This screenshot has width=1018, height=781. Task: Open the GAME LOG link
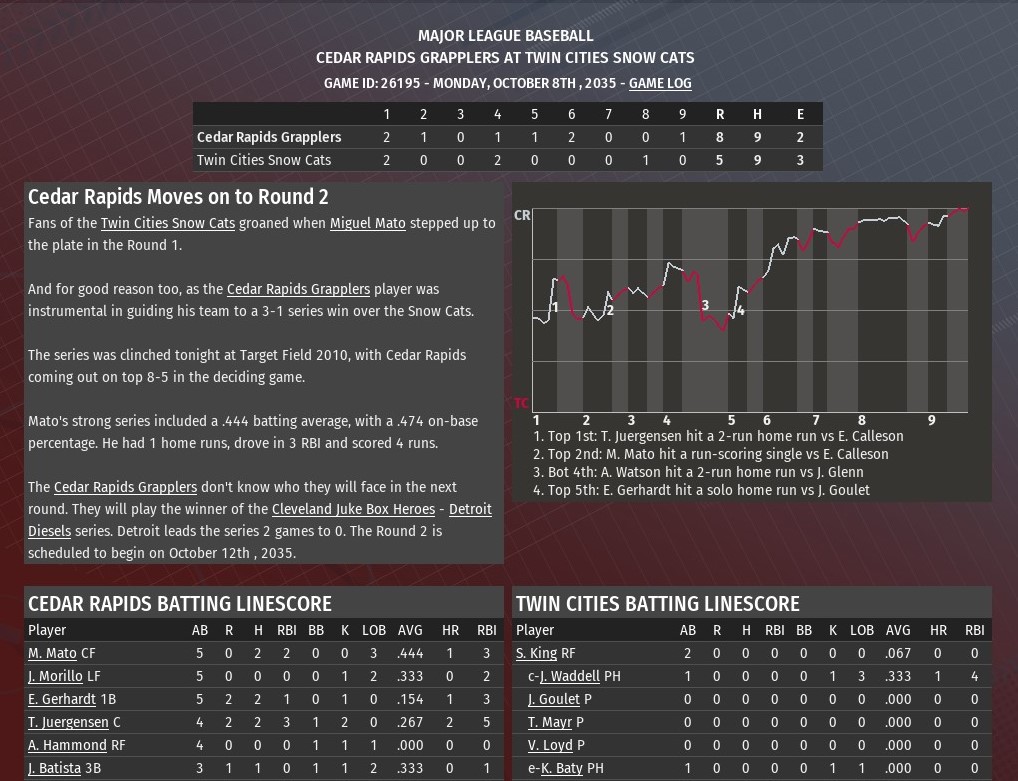pos(659,83)
